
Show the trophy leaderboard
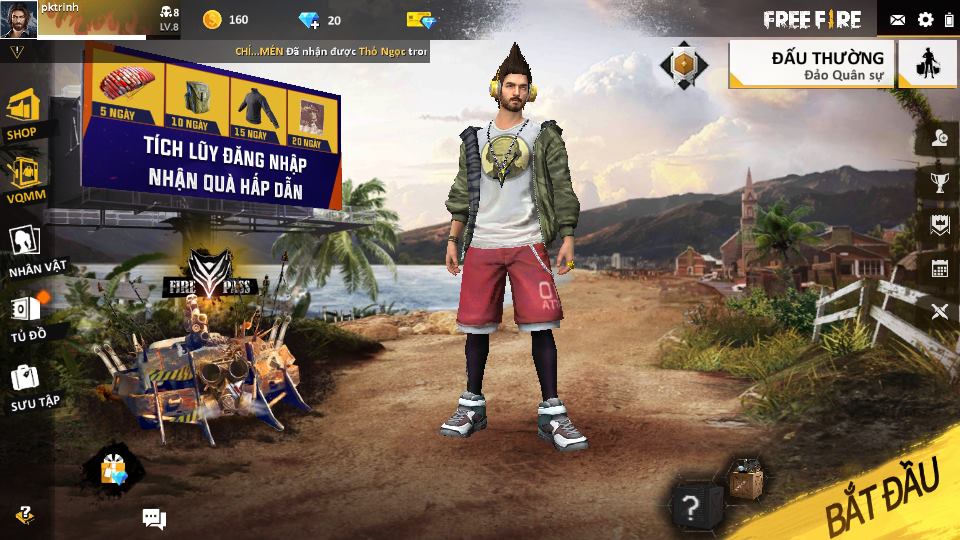(939, 182)
